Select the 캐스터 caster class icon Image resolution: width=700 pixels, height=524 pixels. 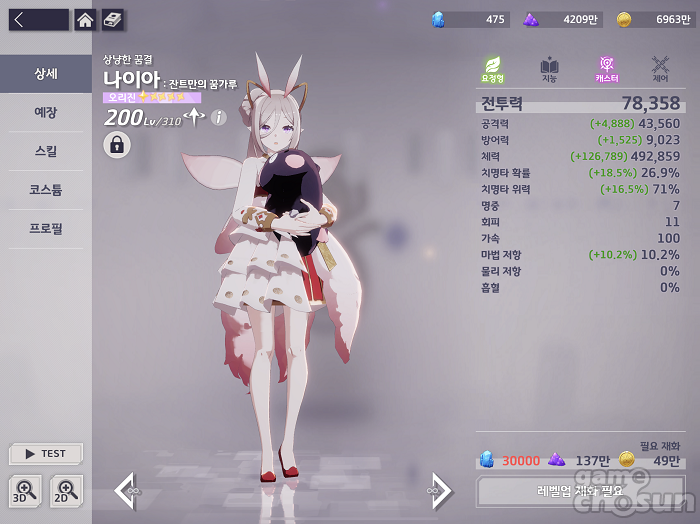tap(606, 69)
